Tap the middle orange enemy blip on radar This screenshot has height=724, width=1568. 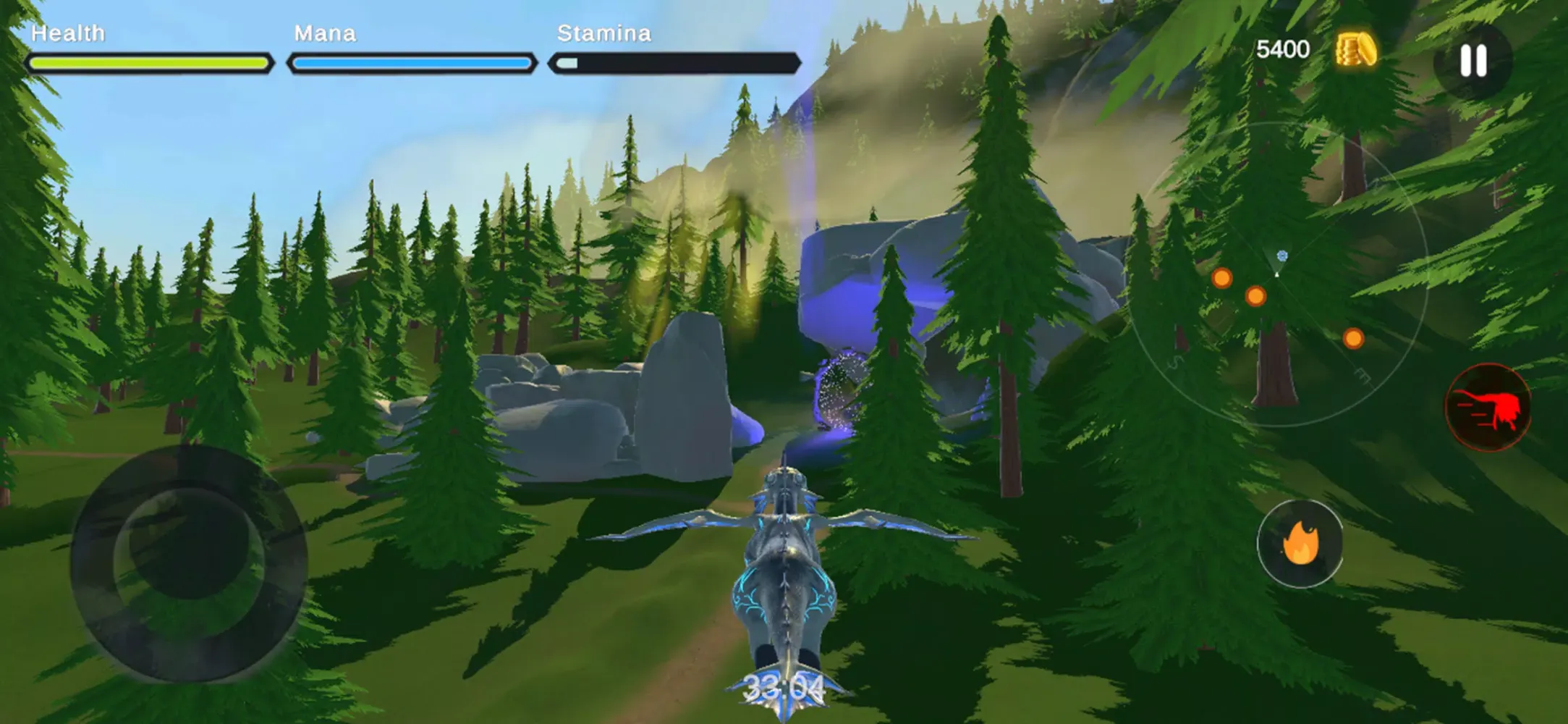1255,297
